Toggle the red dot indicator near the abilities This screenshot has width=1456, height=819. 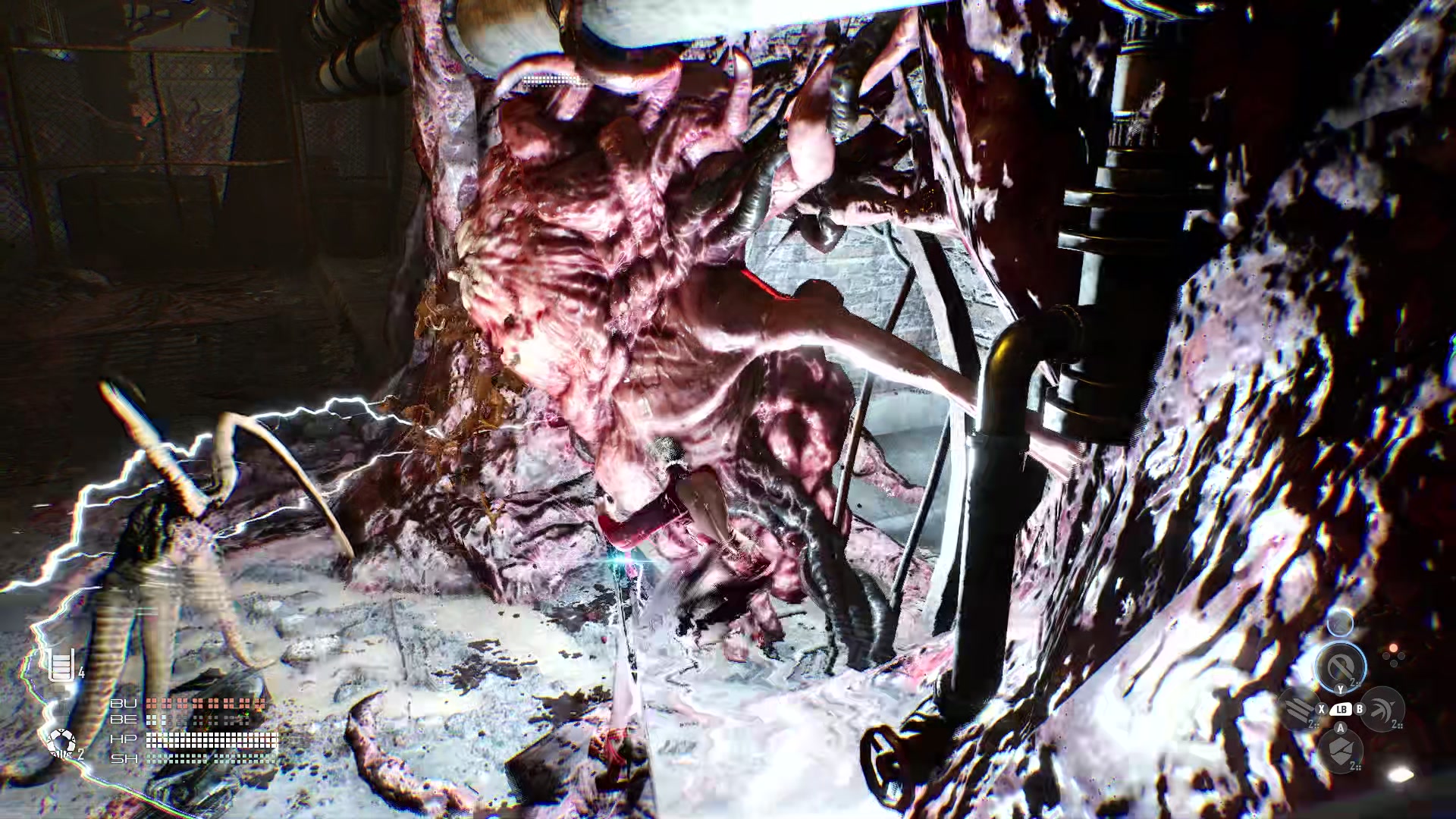pyautogui.click(x=1394, y=648)
